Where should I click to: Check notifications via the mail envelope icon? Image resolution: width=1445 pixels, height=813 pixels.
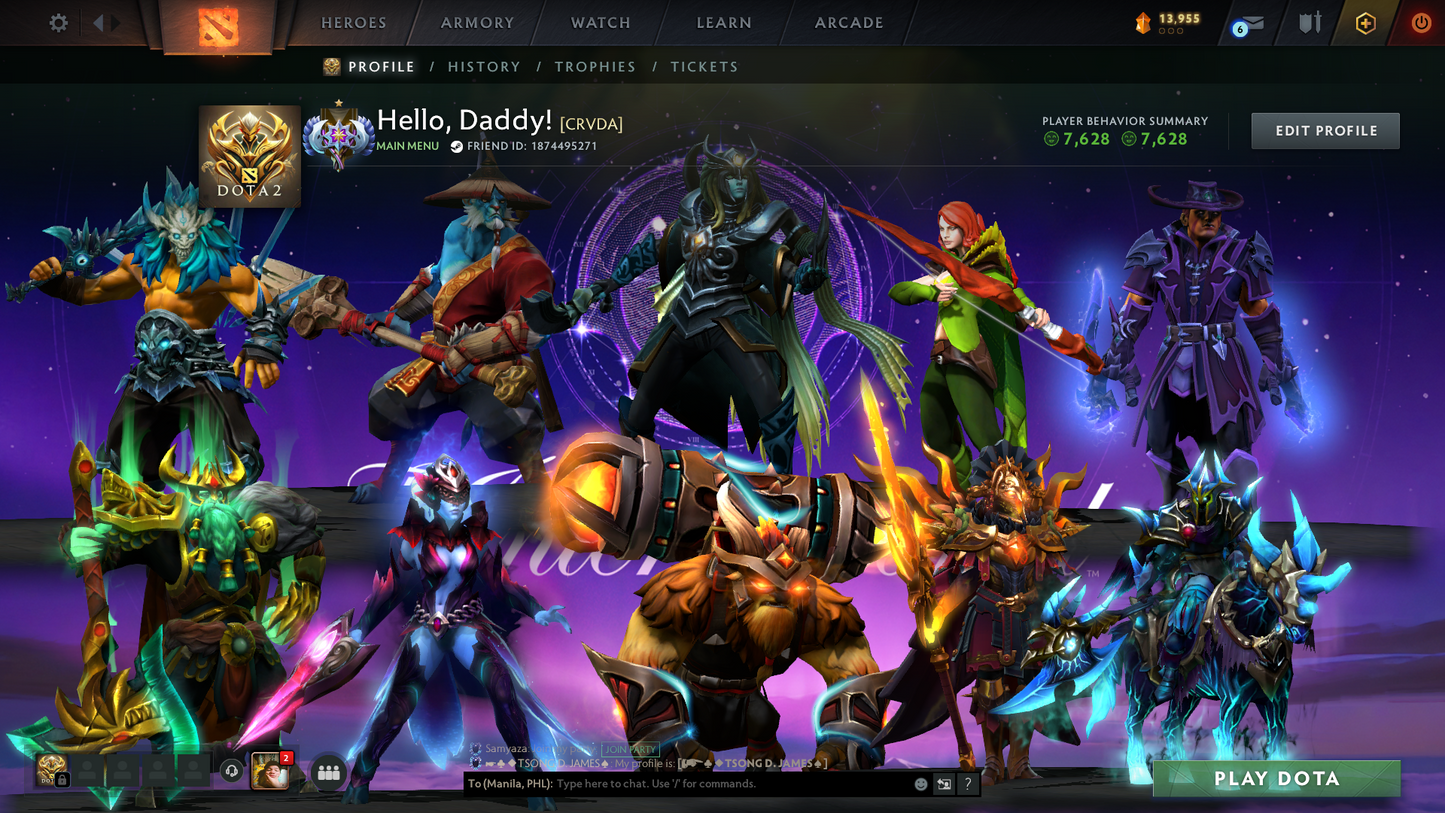pyautogui.click(x=1250, y=24)
